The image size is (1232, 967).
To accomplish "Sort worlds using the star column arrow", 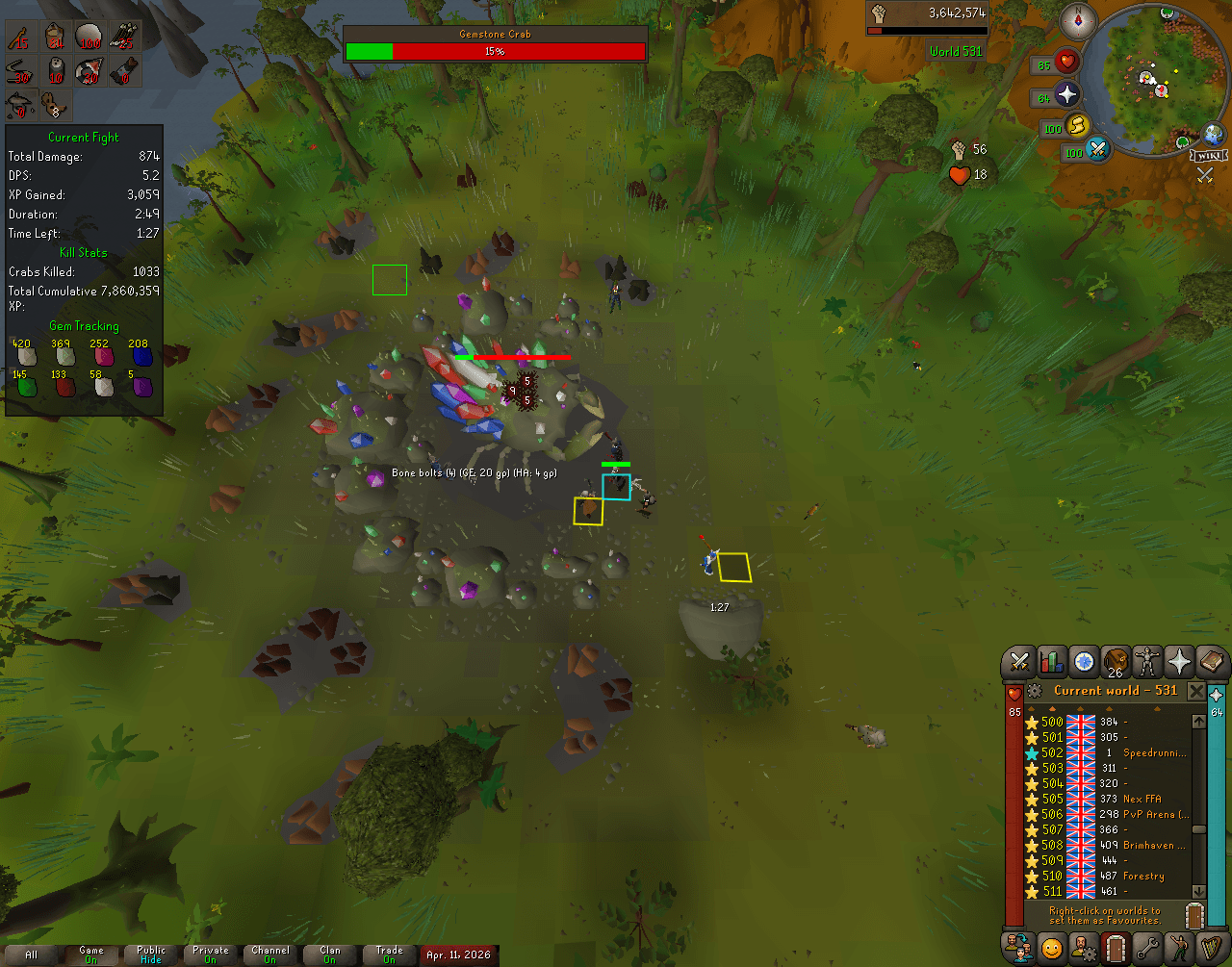I will pyautogui.click(x=1032, y=709).
